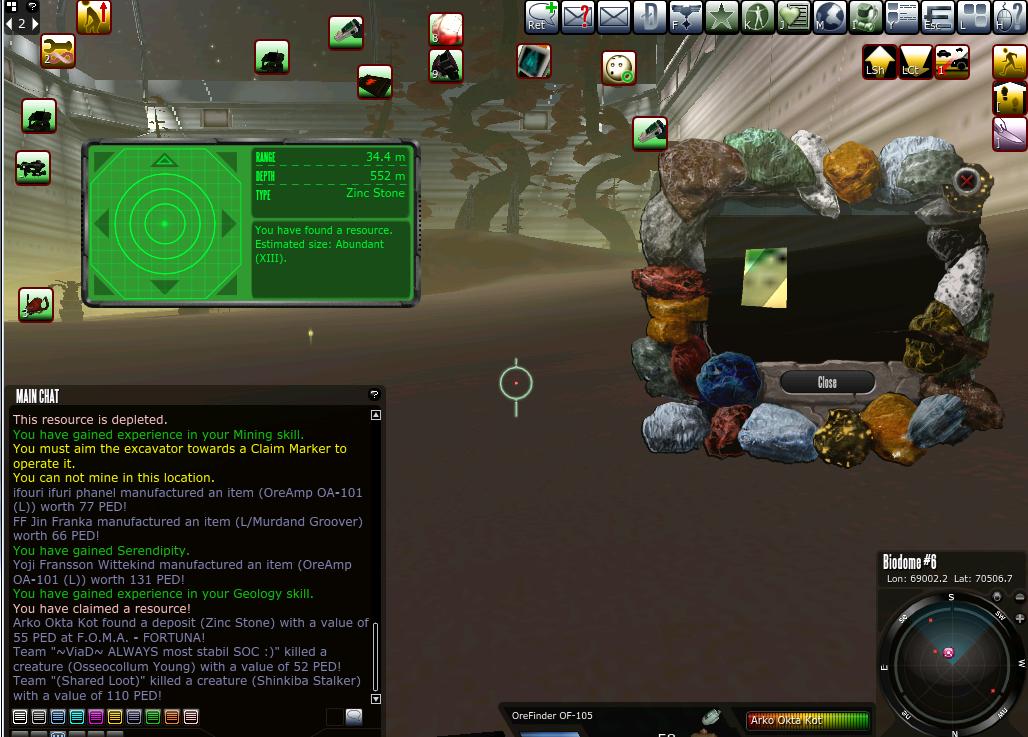Viewport: 1028px width, 737px height.
Task: Click the chat speech bubble button
Action: point(354,716)
